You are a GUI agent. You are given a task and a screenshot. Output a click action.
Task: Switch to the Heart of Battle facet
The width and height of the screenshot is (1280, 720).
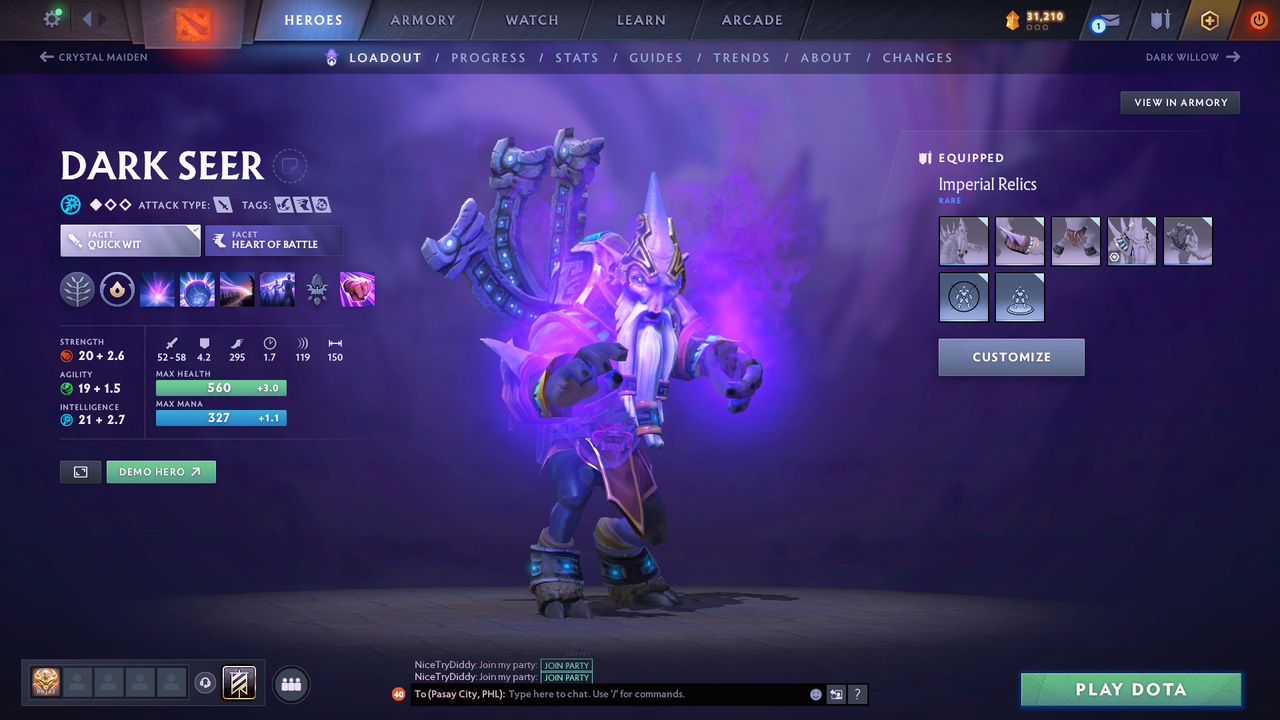point(274,240)
